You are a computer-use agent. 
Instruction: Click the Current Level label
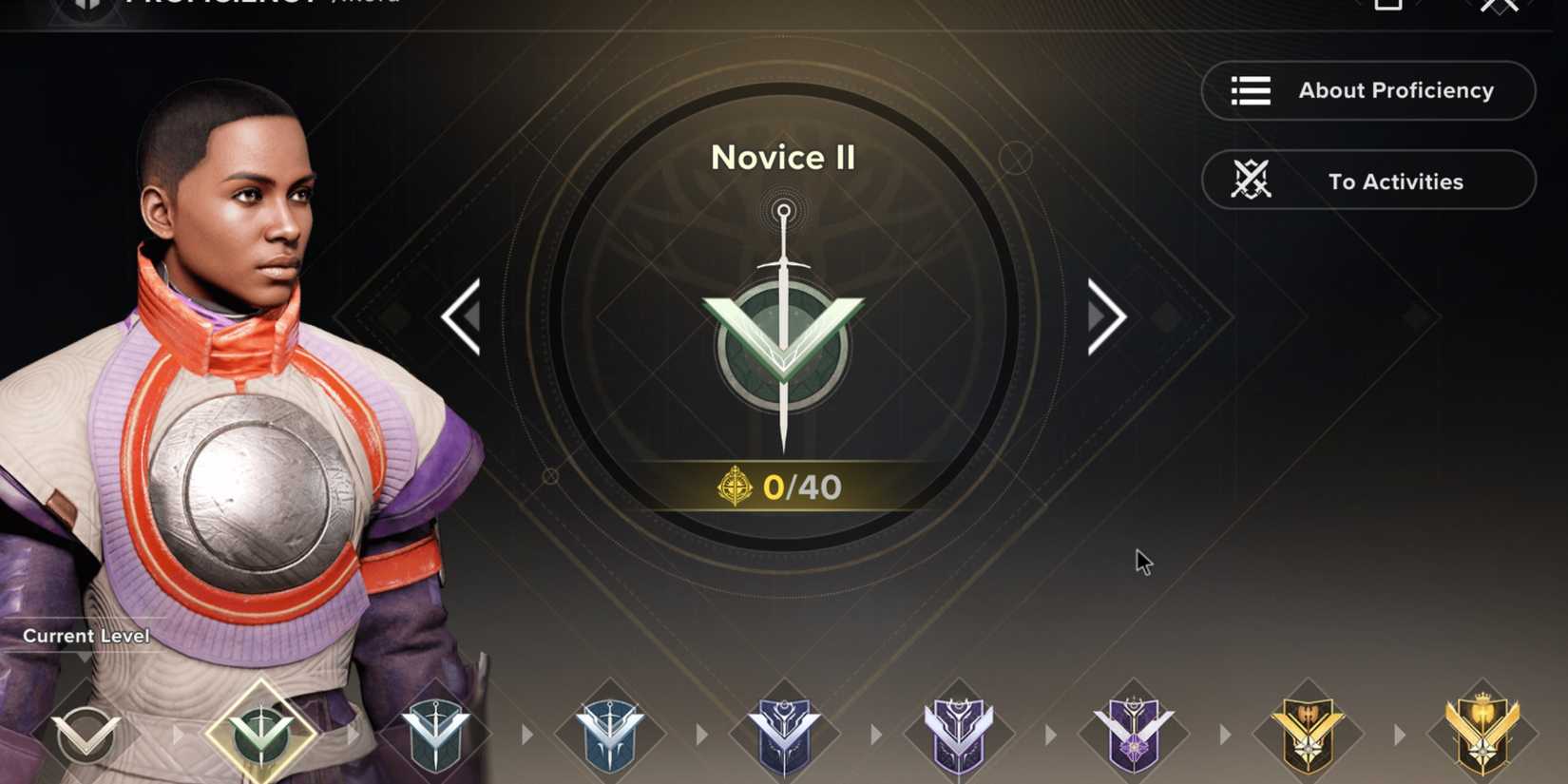(86, 636)
